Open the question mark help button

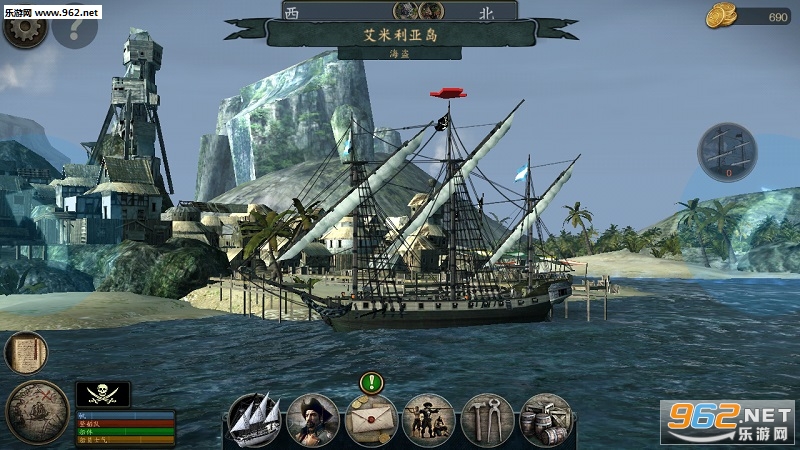74,28
